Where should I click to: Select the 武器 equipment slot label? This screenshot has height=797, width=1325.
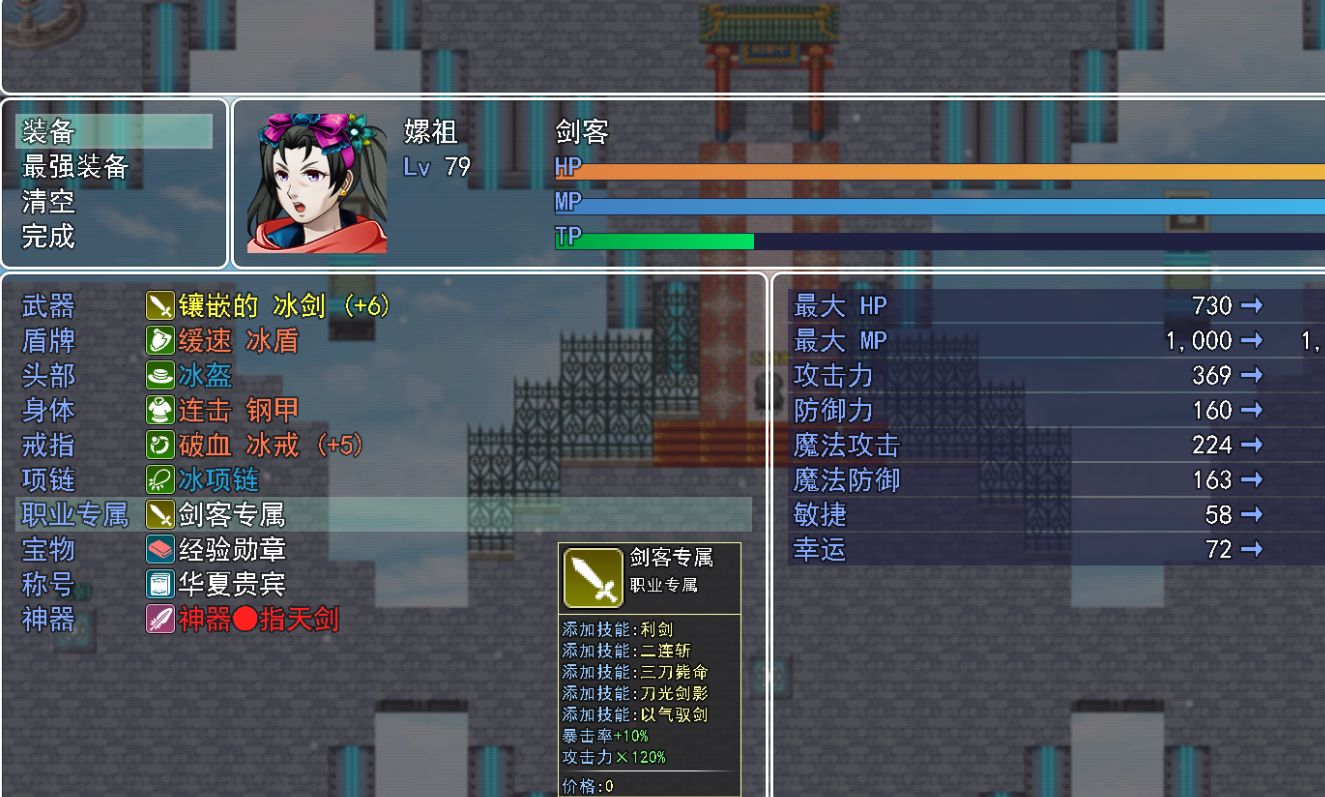48,306
